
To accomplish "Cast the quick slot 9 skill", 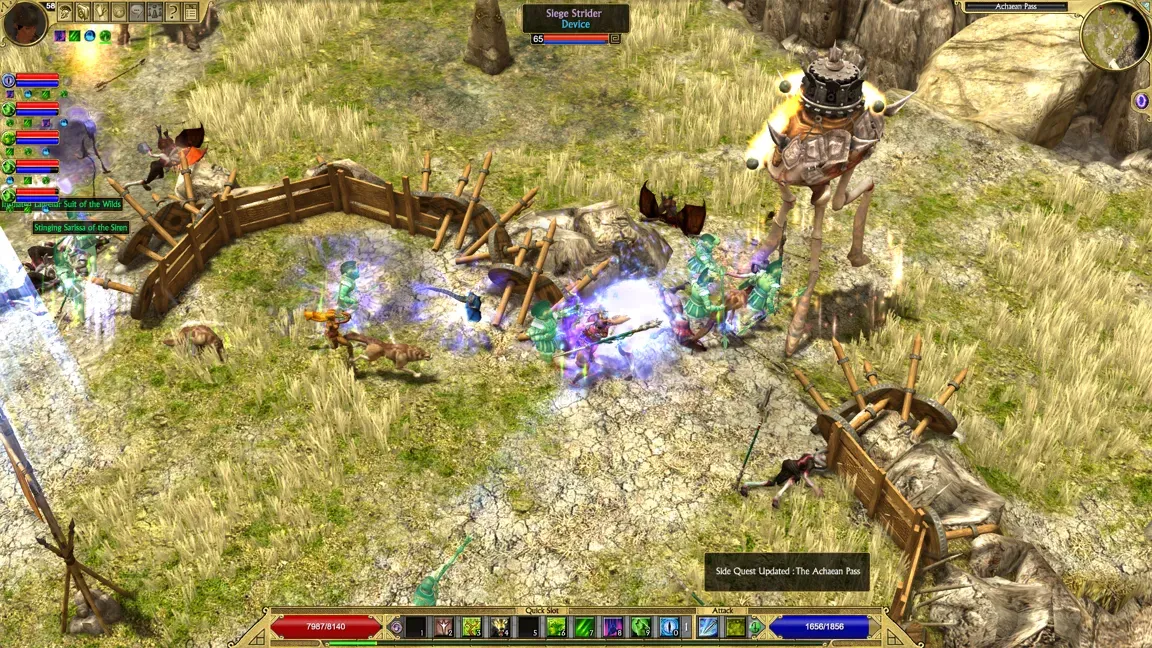I will [640, 627].
